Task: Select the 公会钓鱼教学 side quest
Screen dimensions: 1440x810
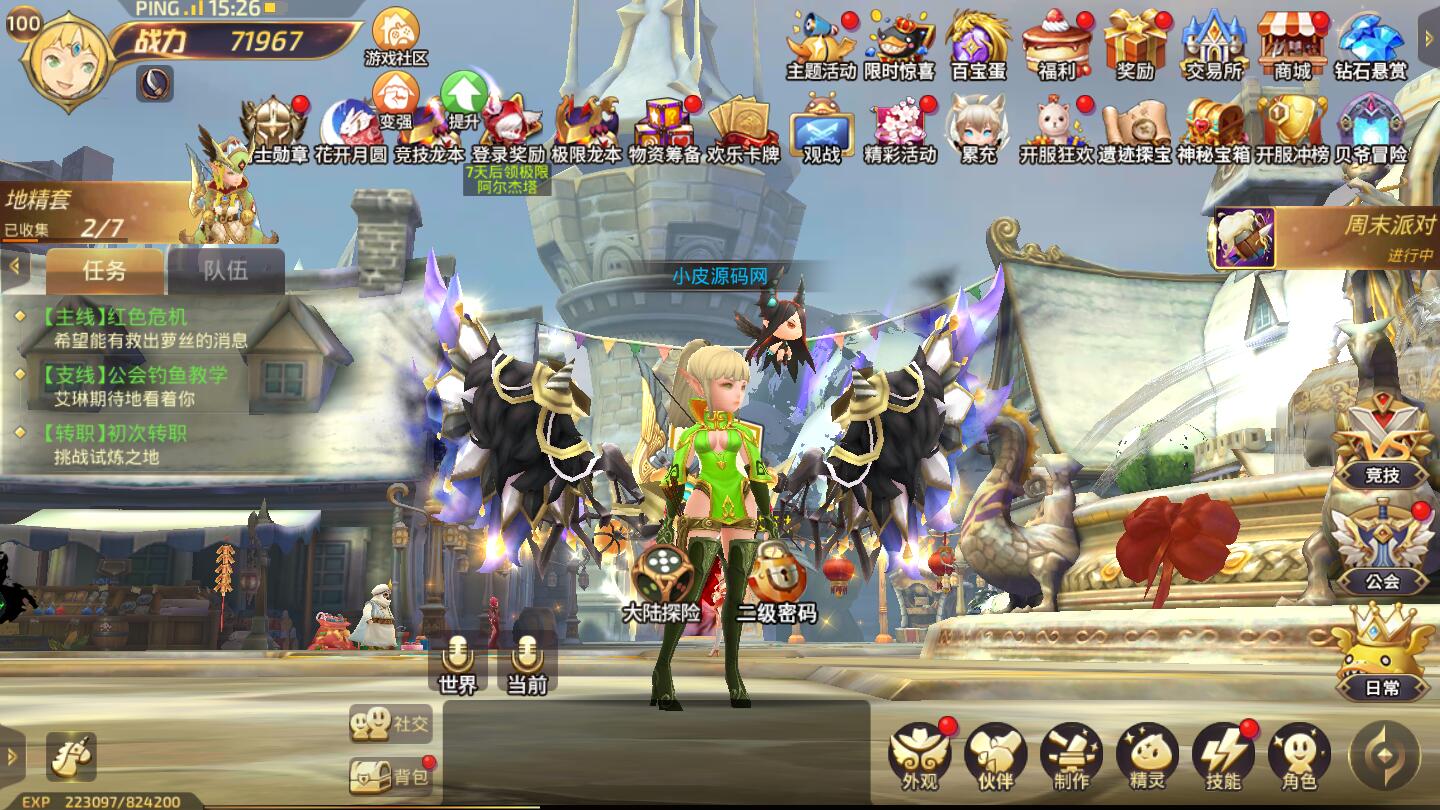Action: point(133,386)
